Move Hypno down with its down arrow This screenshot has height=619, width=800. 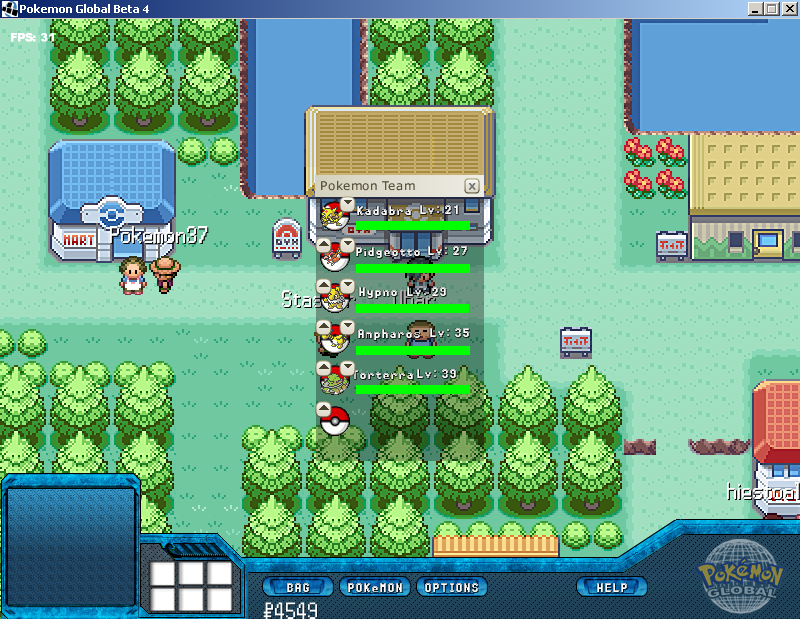[347, 285]
